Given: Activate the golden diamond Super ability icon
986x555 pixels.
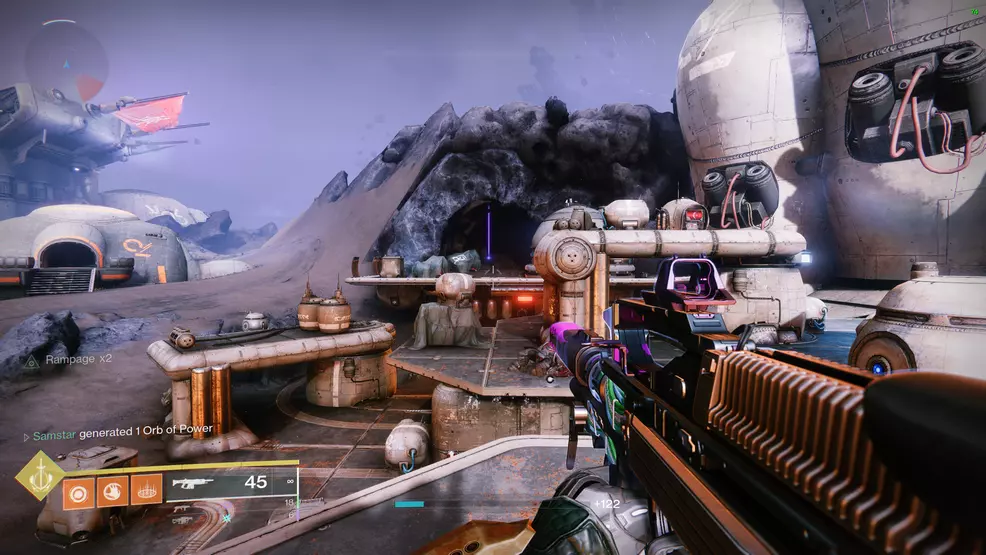Looking at the screenshot, I should point(38,476).
